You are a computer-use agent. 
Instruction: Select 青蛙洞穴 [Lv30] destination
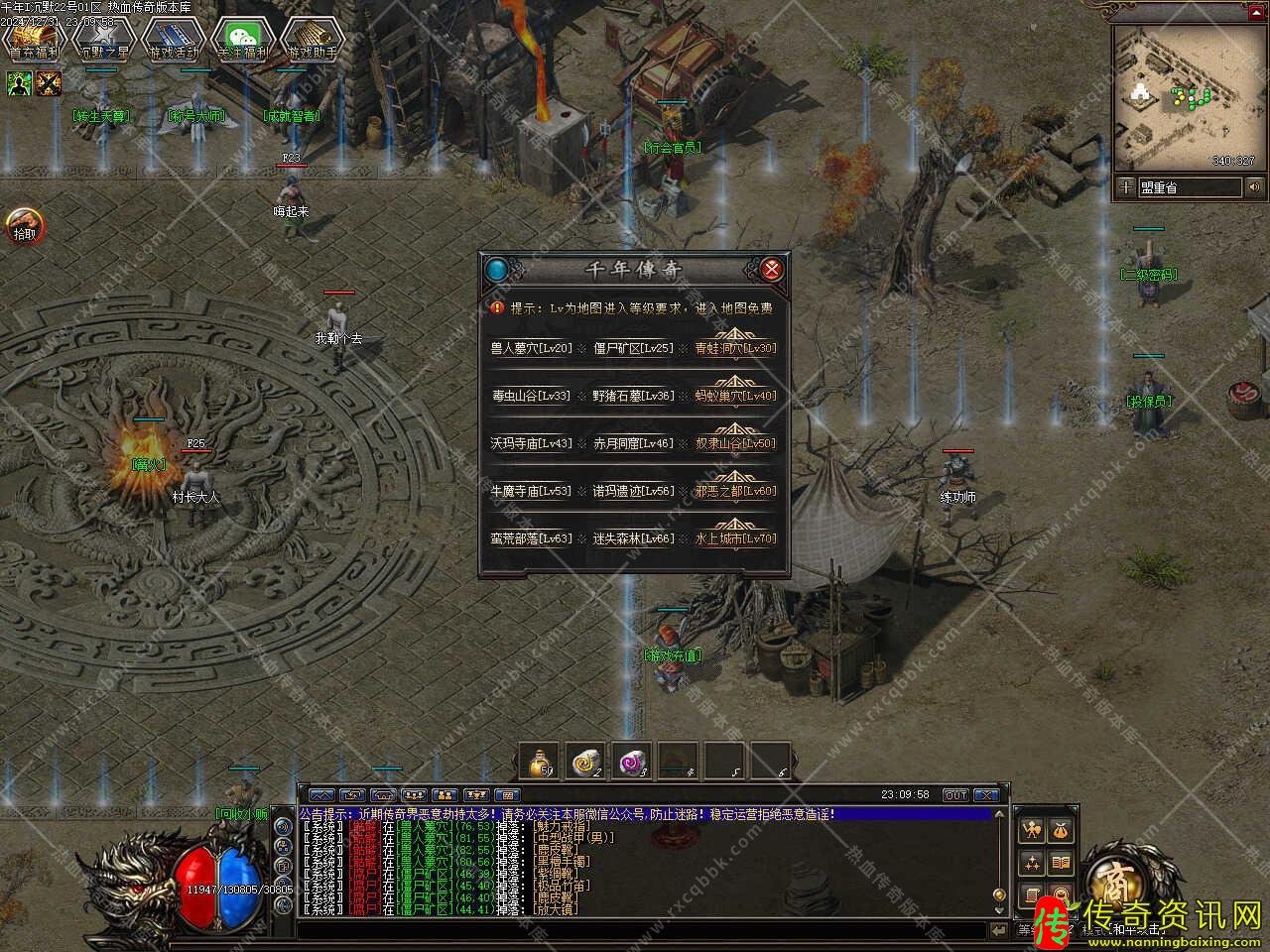[x=735, y=348]
